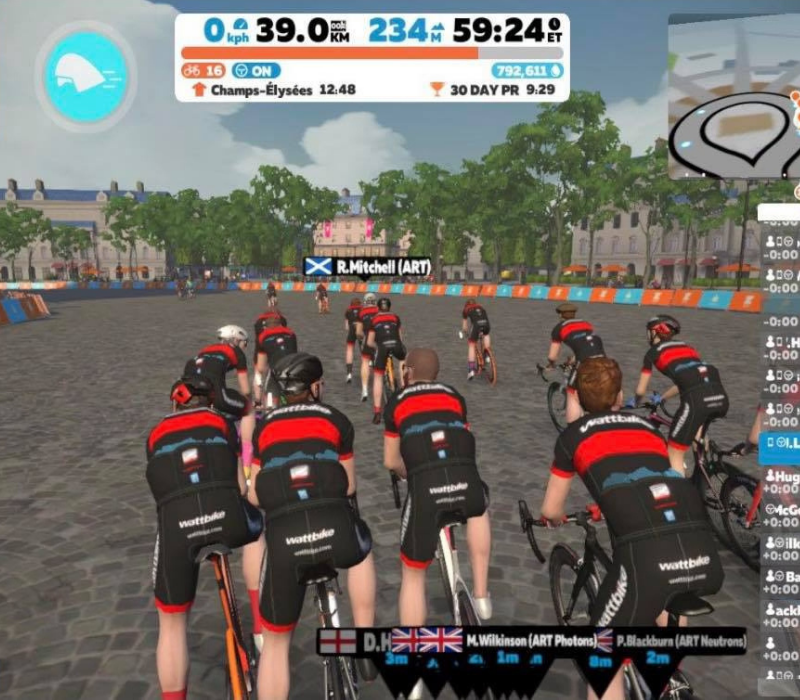Select R.Mitchell (ART) rider name tag

tap(367, 267)
